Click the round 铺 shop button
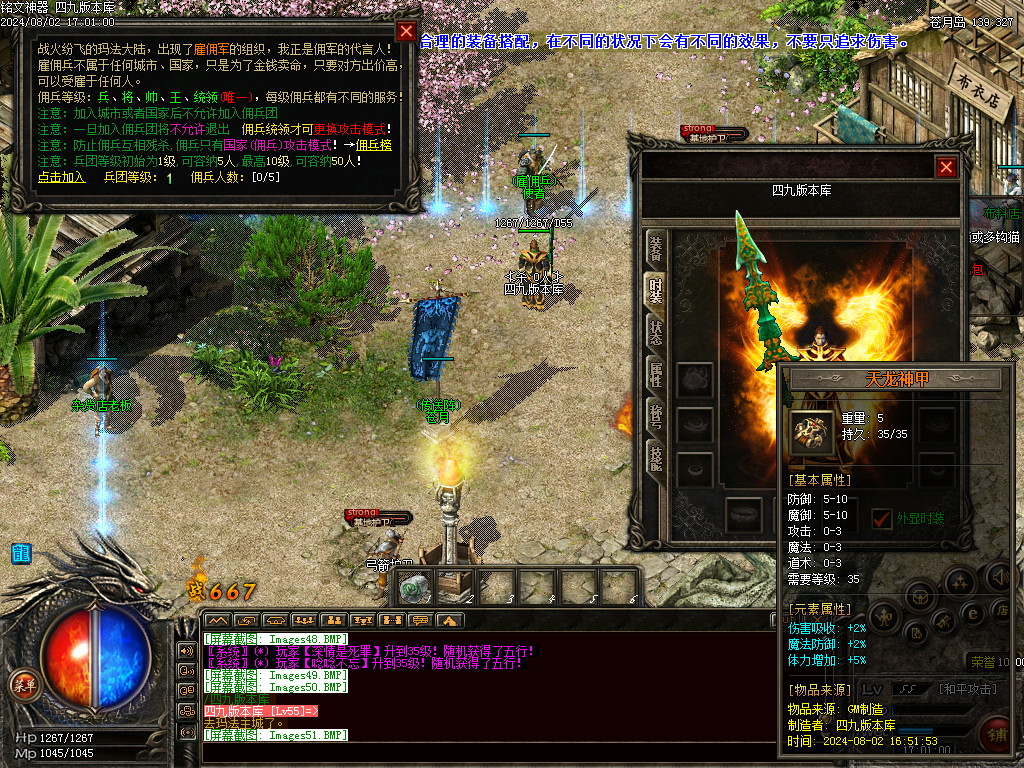 point(996,734)
